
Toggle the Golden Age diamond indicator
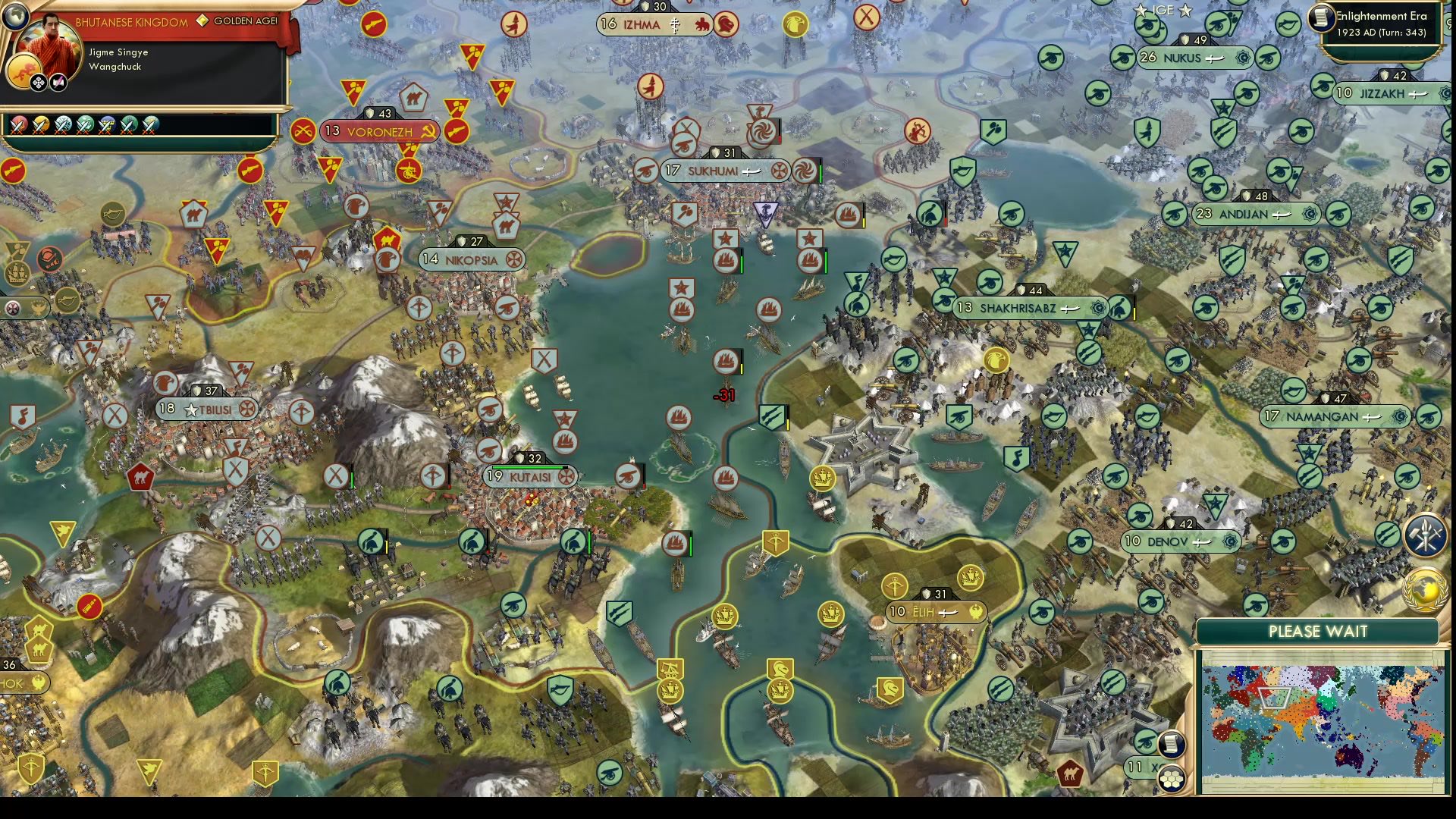tap(202, 21)
